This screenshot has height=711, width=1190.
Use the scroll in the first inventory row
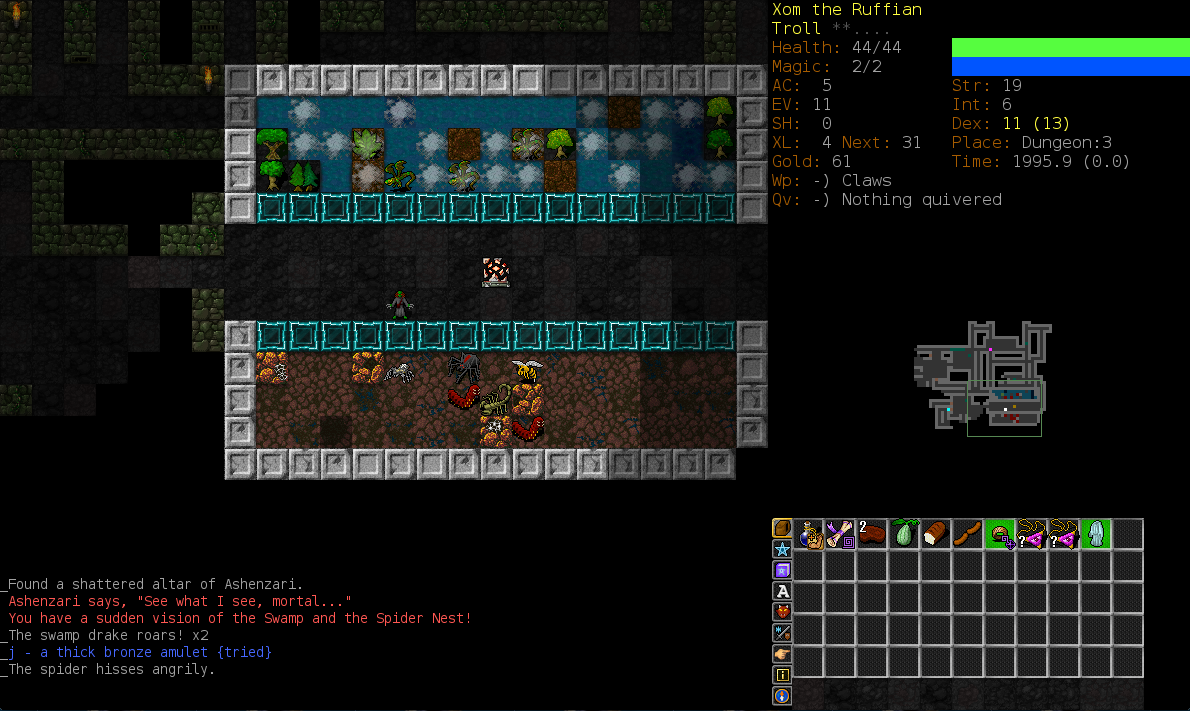[841, 534]
